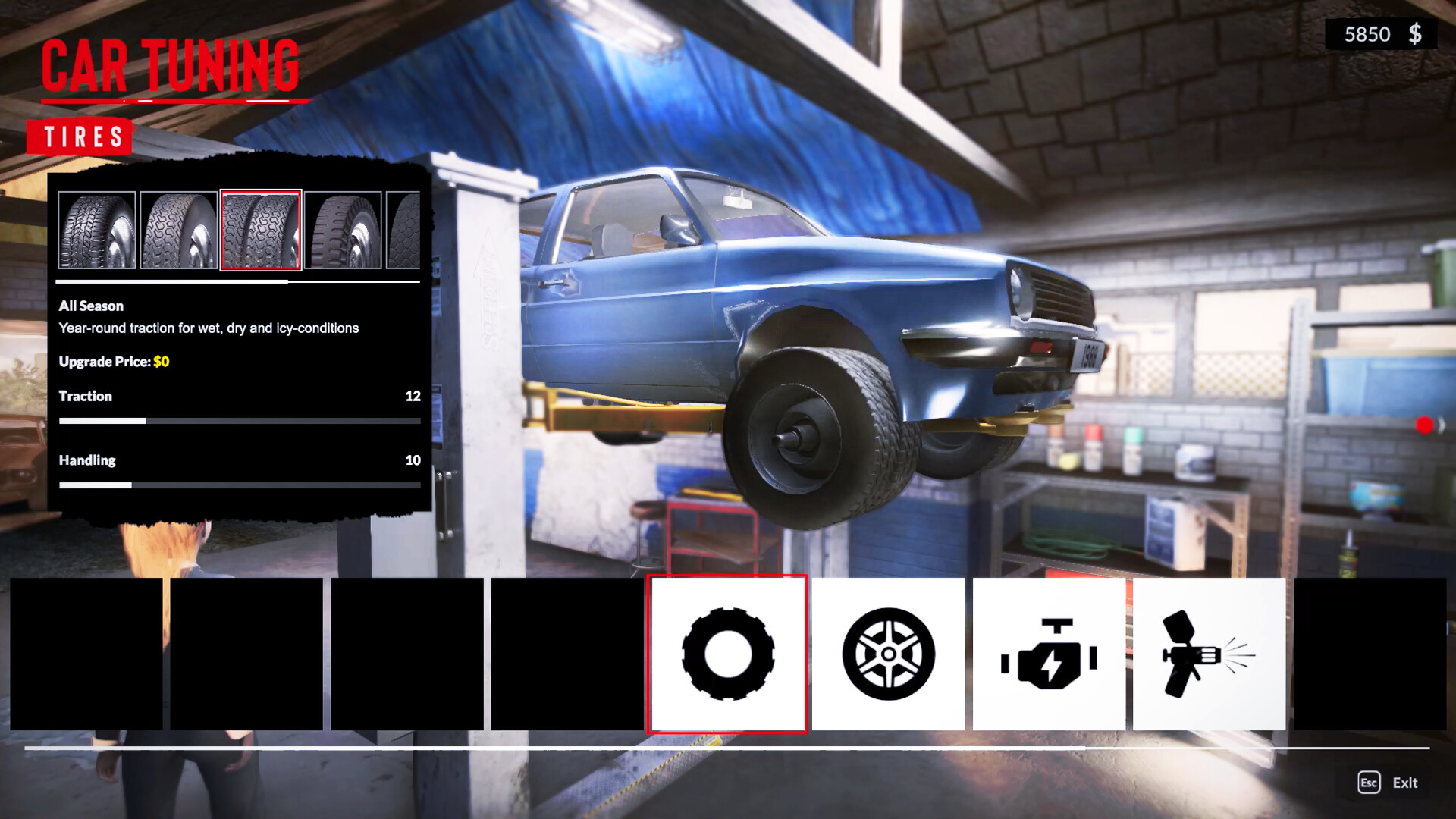The height and width of the screenshot is (819, 1456).
Task: Click the yellow $0 Upgrade Price text
Action: 160,362
